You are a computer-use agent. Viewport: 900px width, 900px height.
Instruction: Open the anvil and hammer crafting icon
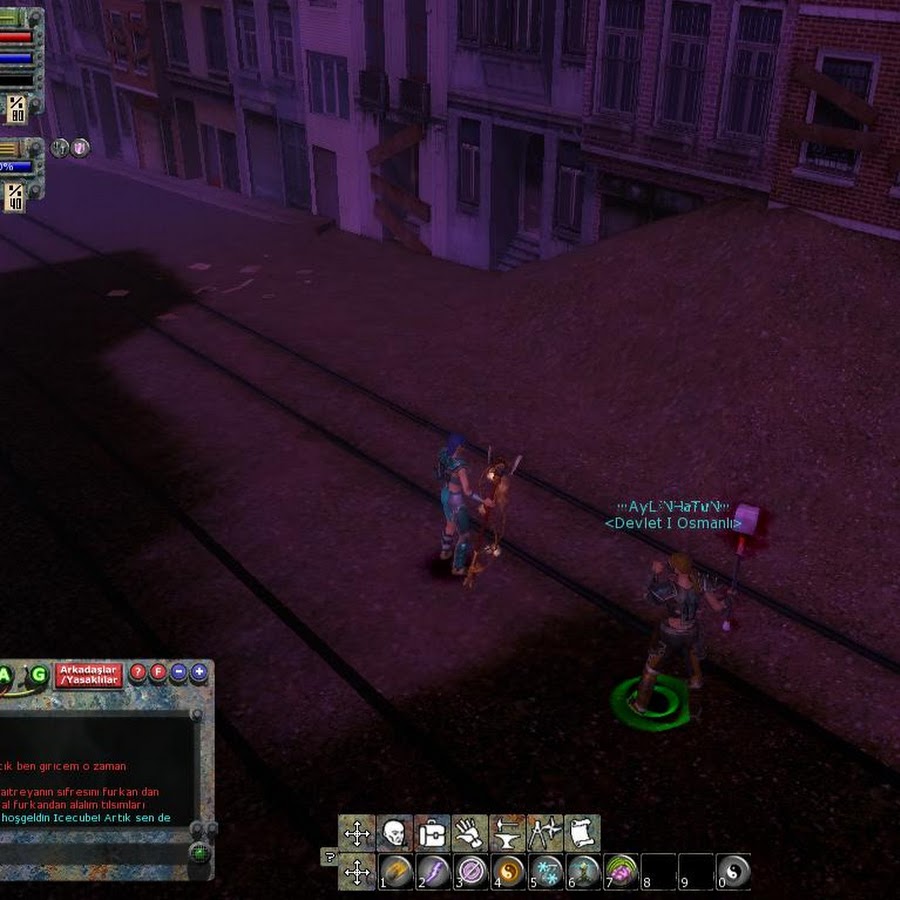pyautogui.click(x=507, y=832)
